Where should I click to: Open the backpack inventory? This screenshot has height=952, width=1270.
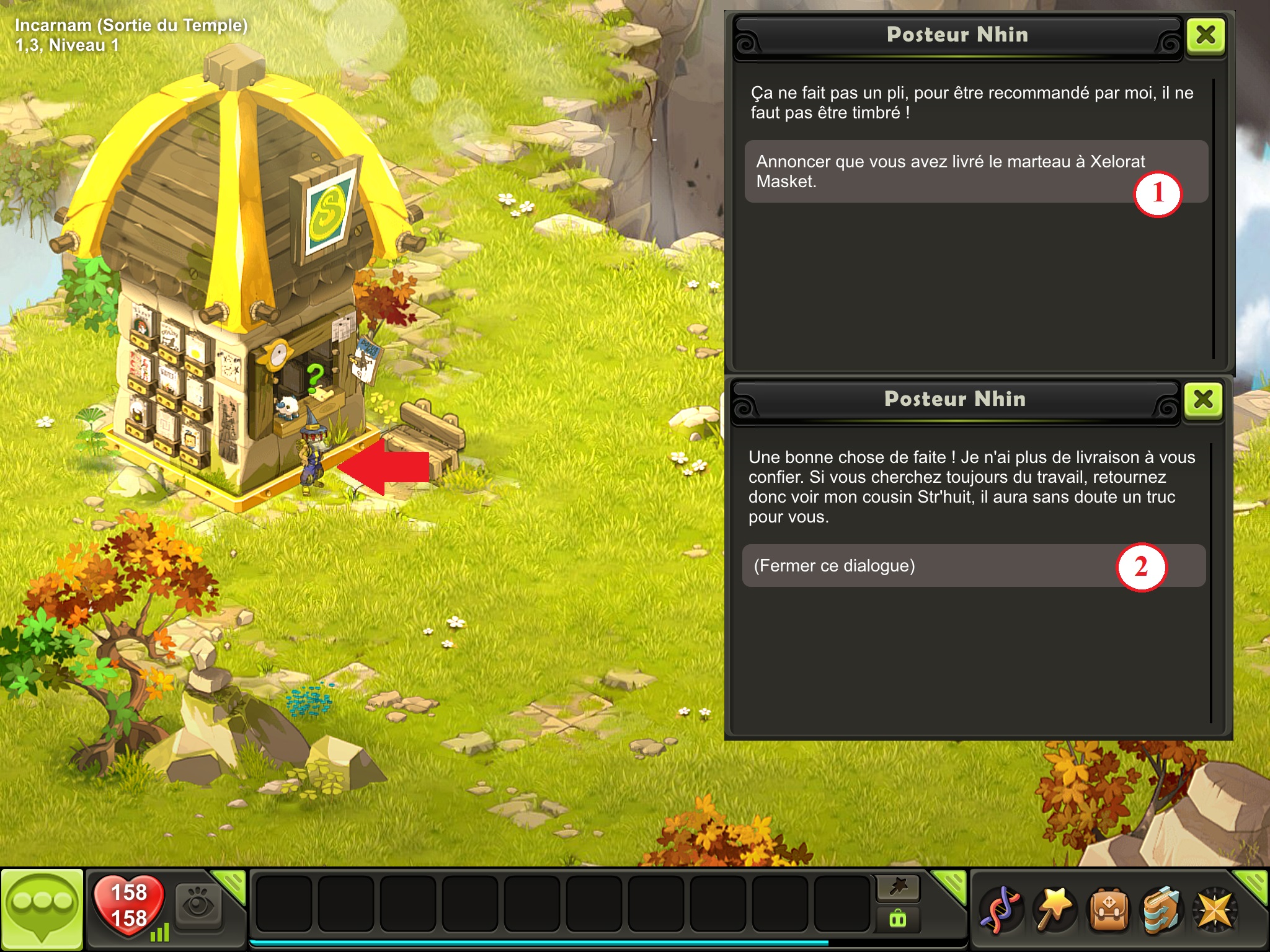click(1109, 910)
